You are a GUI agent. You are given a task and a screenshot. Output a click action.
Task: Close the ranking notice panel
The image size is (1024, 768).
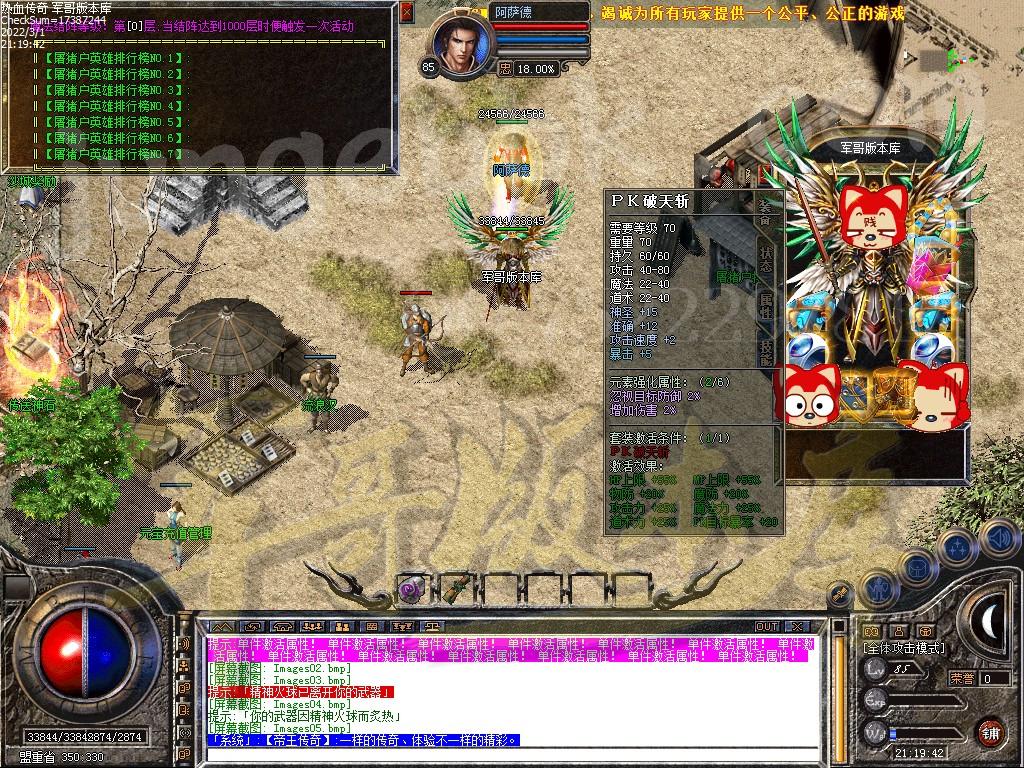point(406,12)
